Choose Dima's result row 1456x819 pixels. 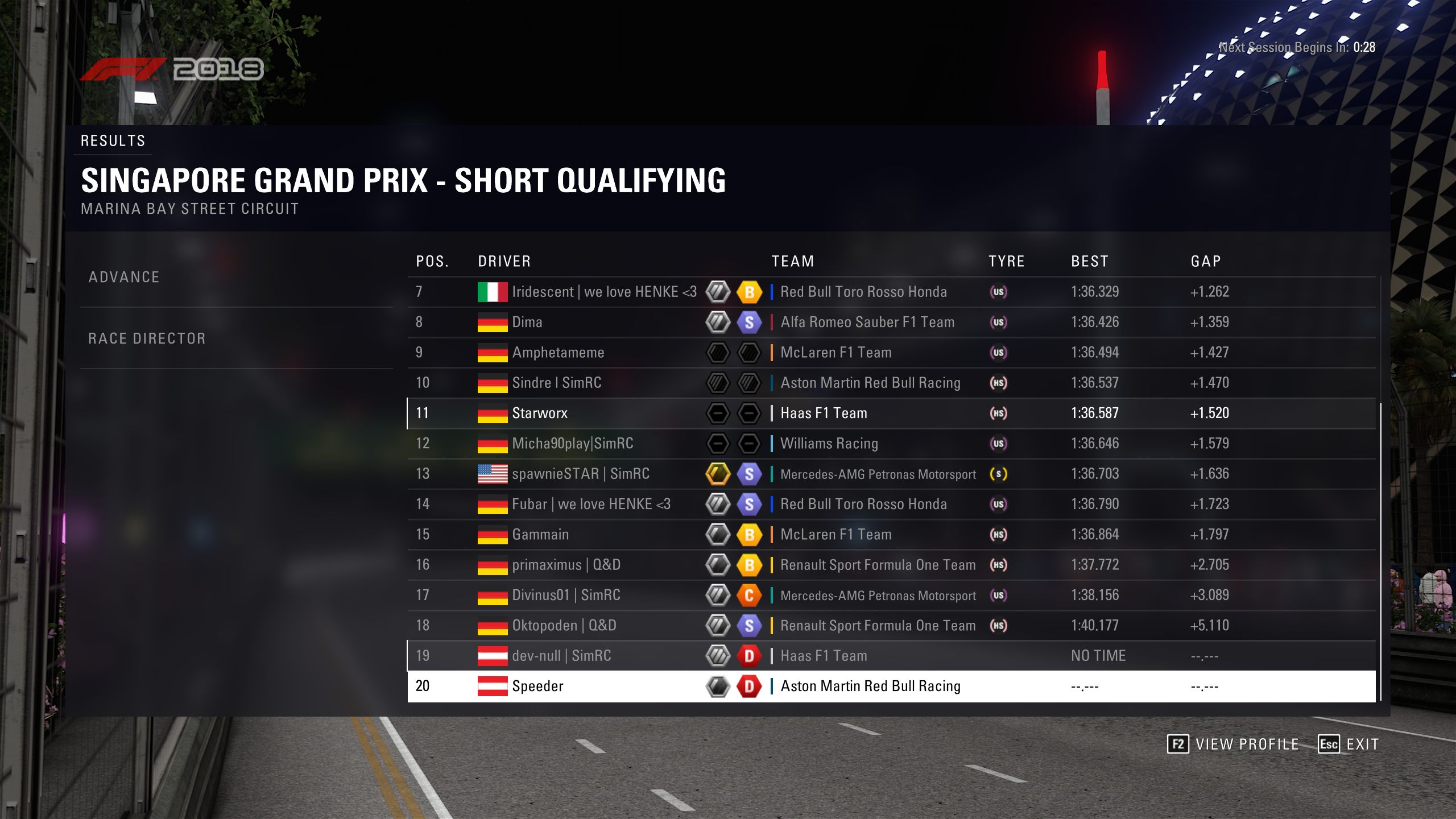(527, 322)
